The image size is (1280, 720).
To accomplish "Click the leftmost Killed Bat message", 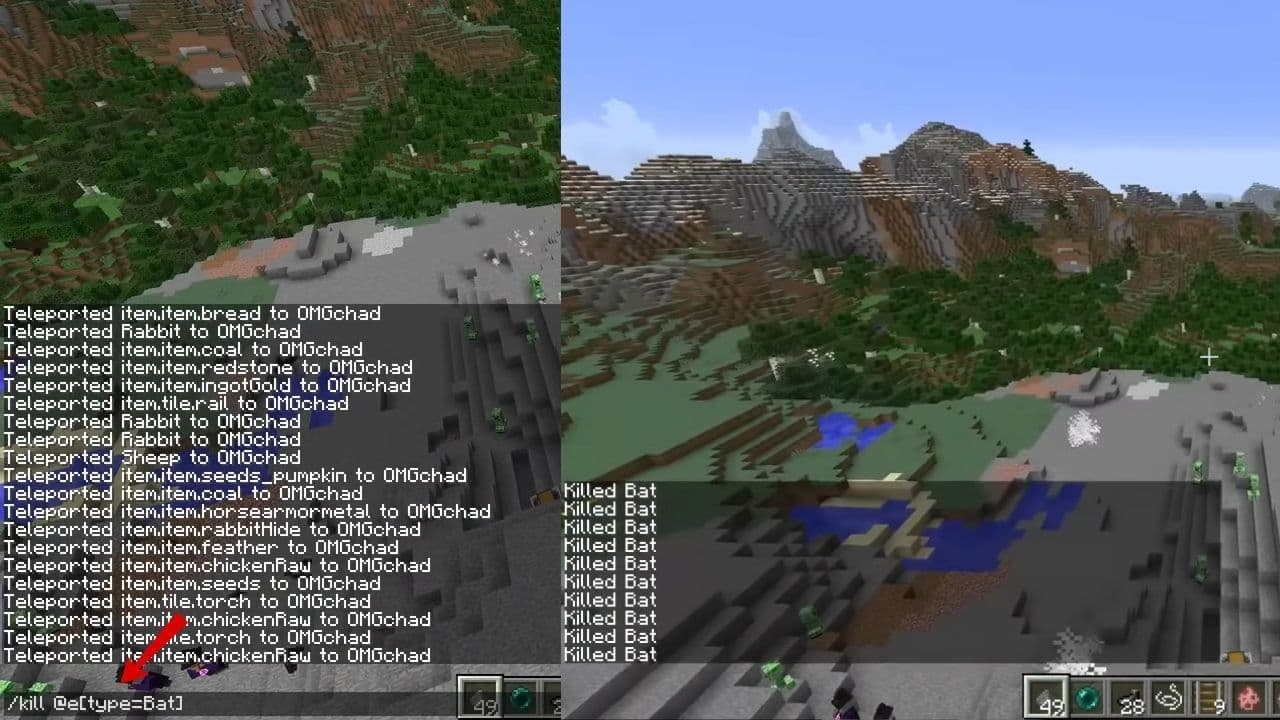I will (x=608, y=491).
